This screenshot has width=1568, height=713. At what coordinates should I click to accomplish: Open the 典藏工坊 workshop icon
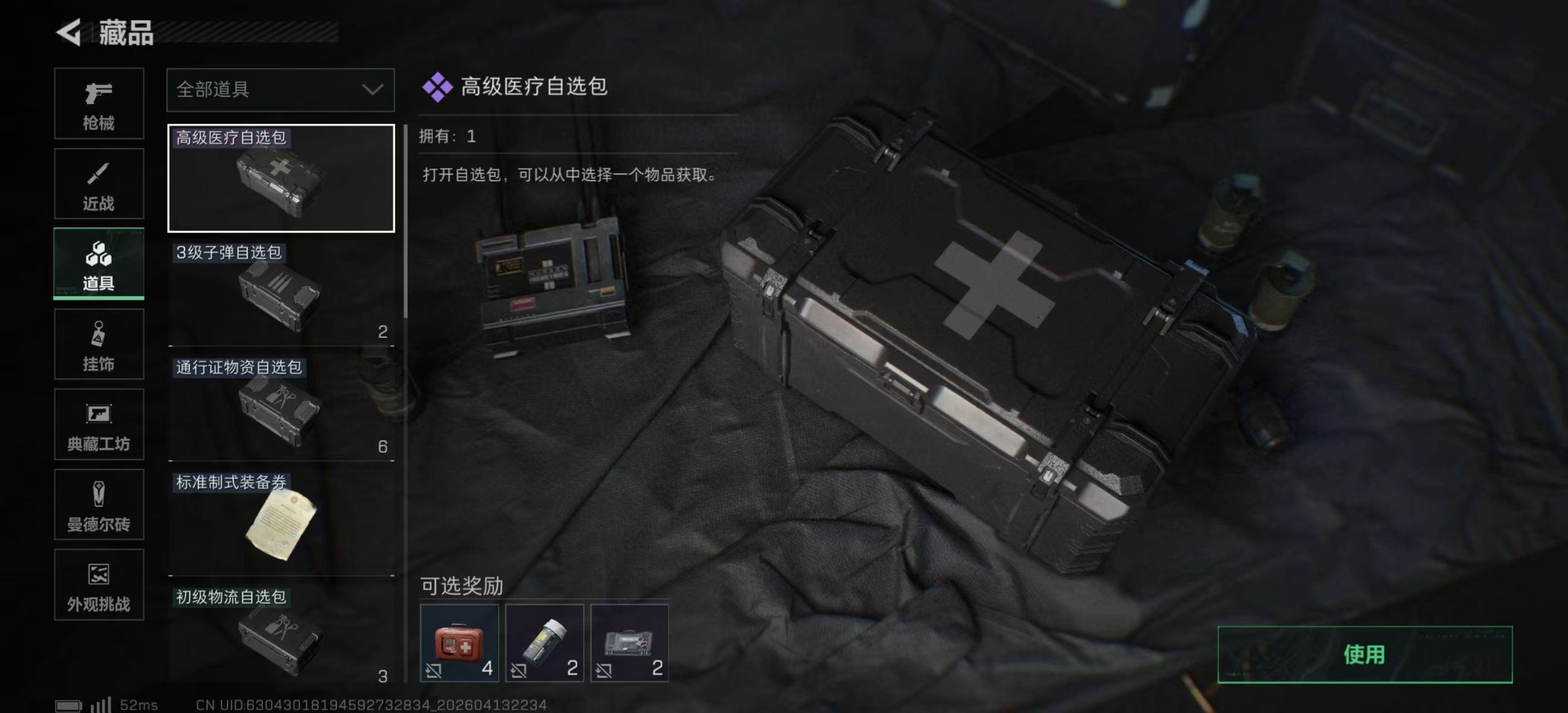(99, 425)
